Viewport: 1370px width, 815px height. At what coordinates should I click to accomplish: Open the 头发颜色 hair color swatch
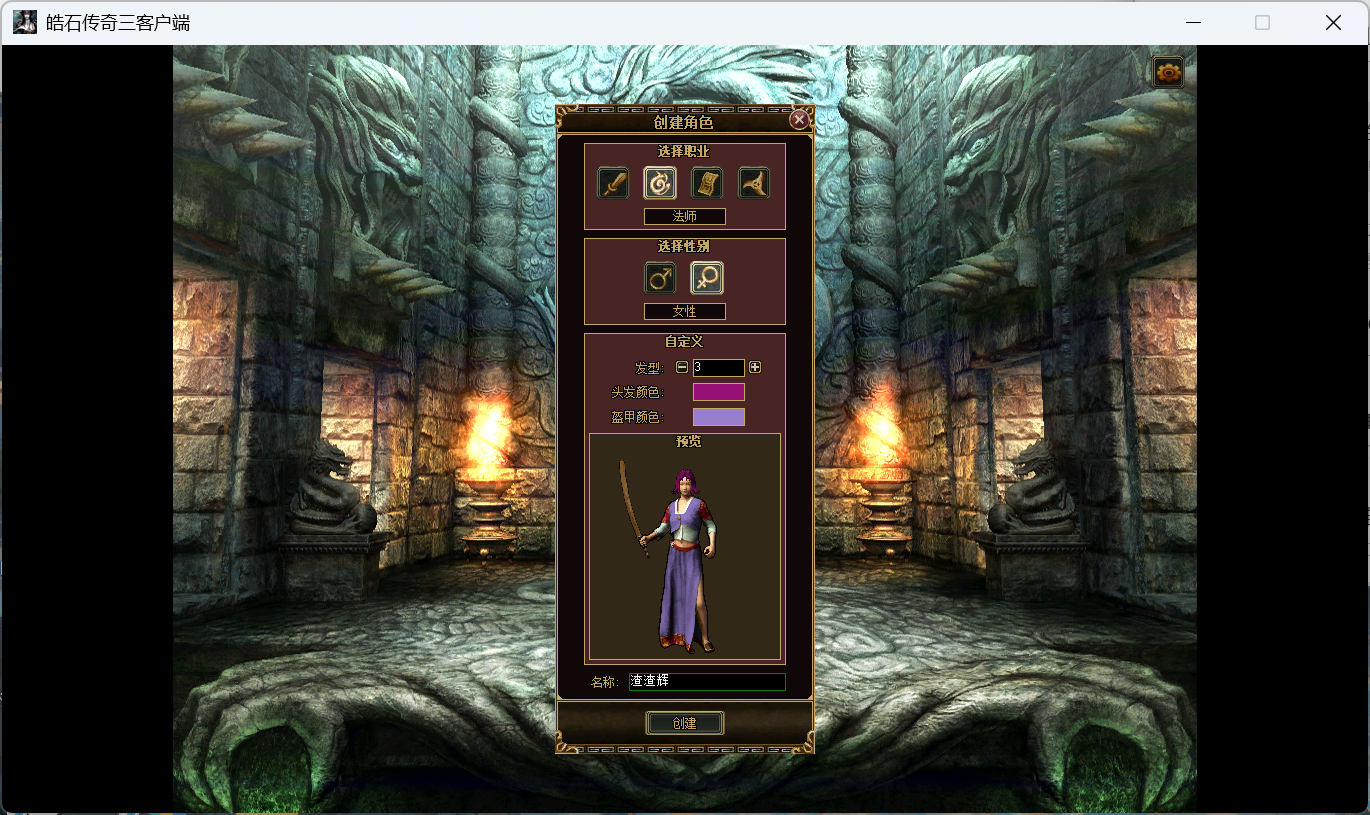719,391
